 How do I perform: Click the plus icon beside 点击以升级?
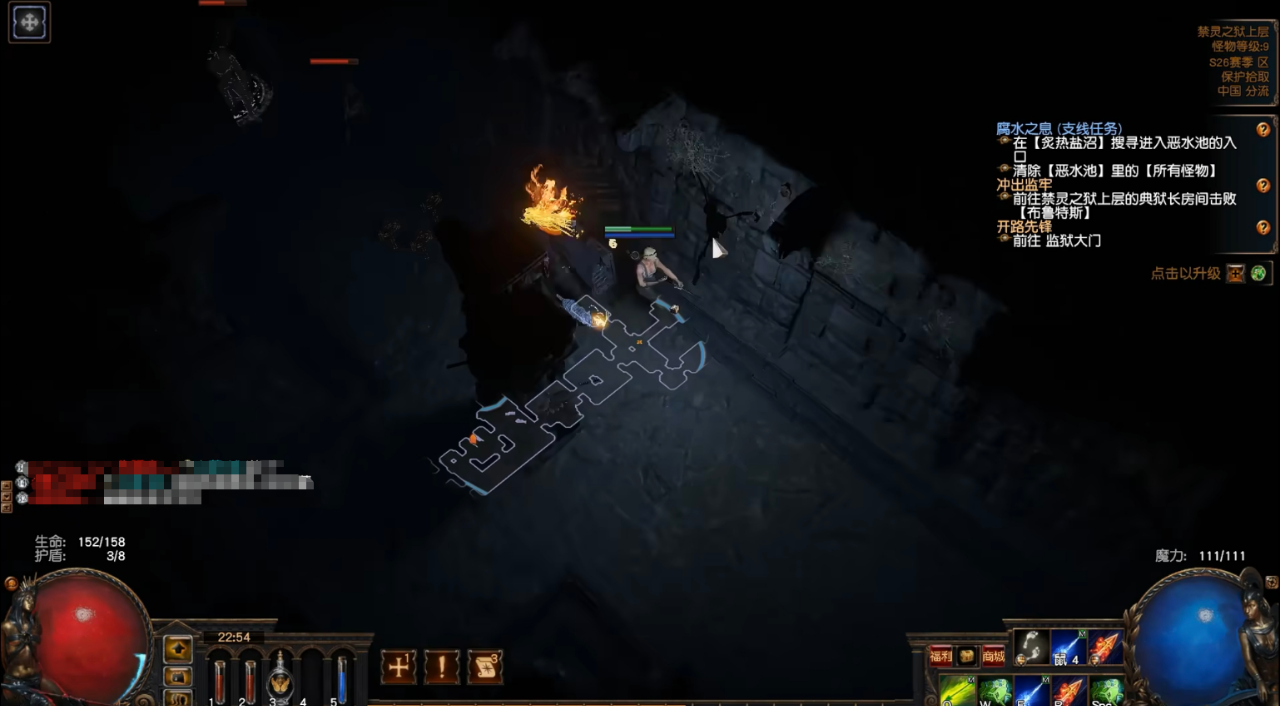(x=1236, y=273)
